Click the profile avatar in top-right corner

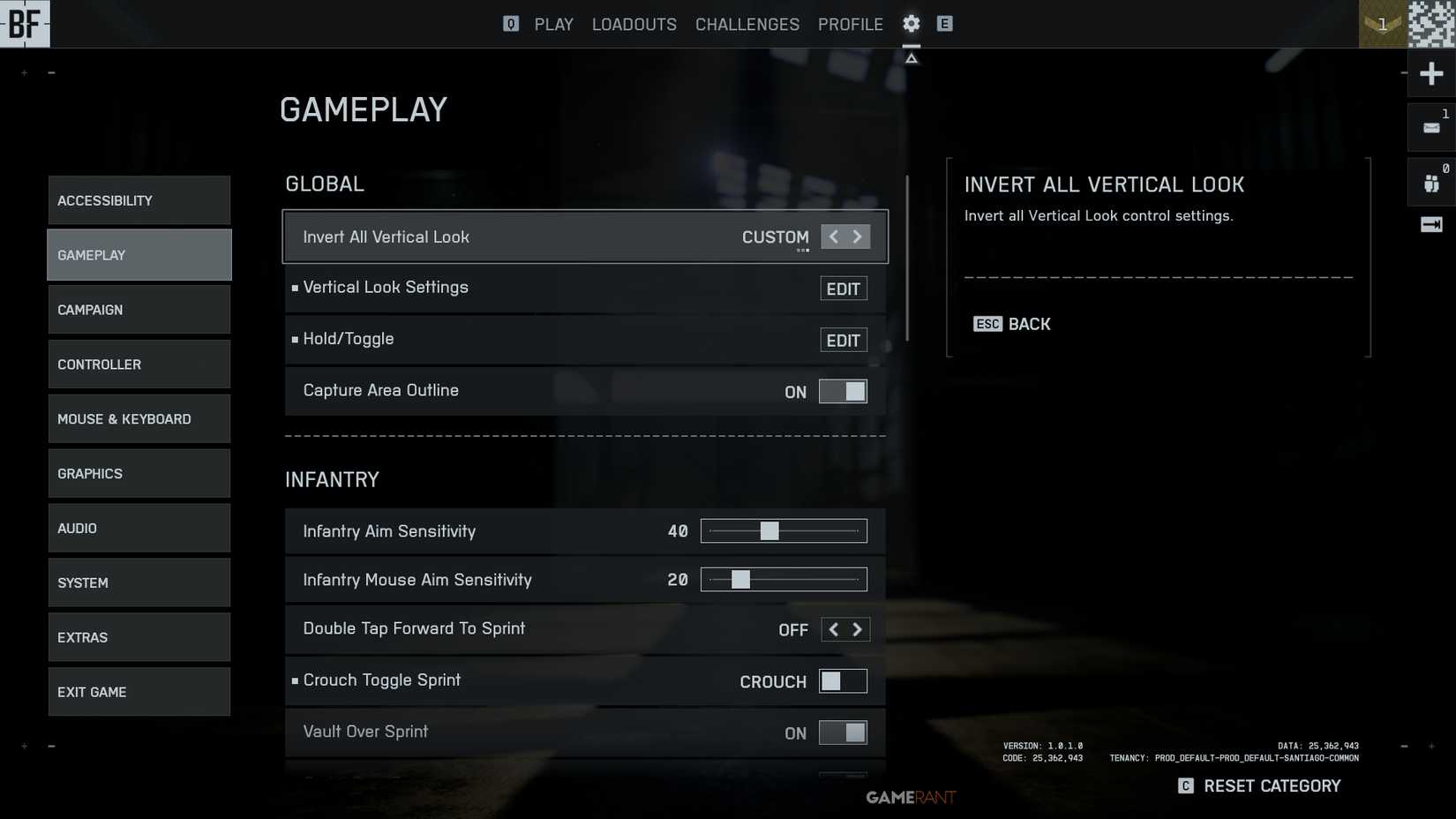(x=1430, y=24)
